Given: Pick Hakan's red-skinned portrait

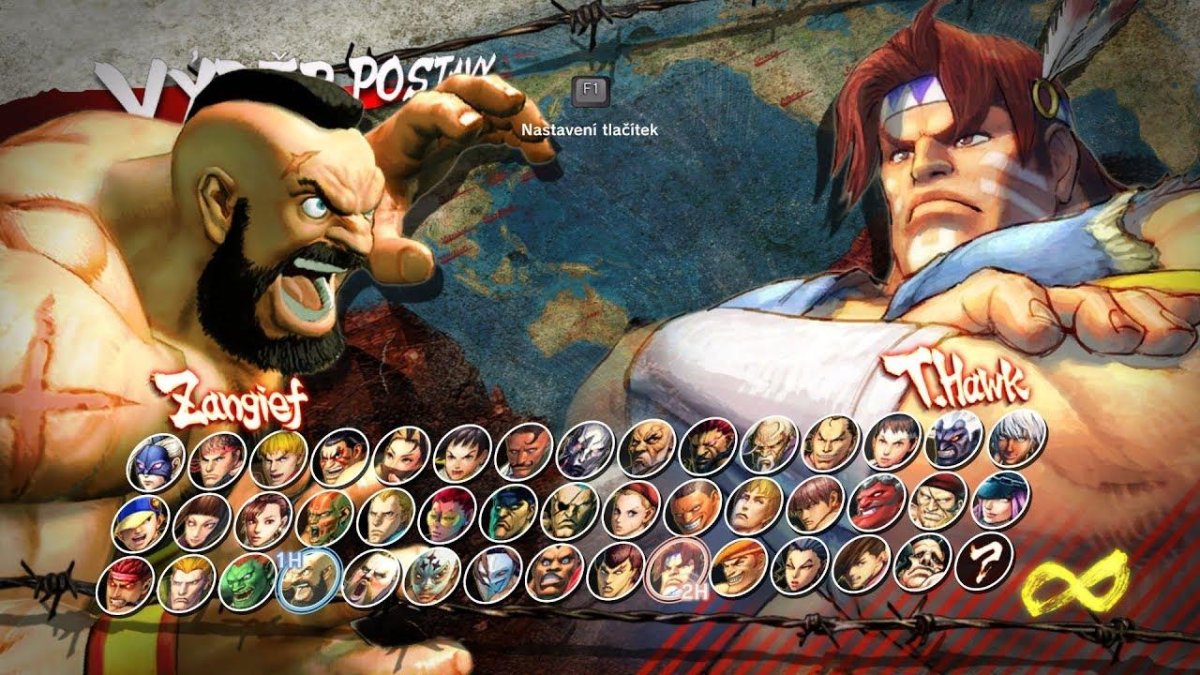Looking at the screenshot, I should [x=876, y=502].
